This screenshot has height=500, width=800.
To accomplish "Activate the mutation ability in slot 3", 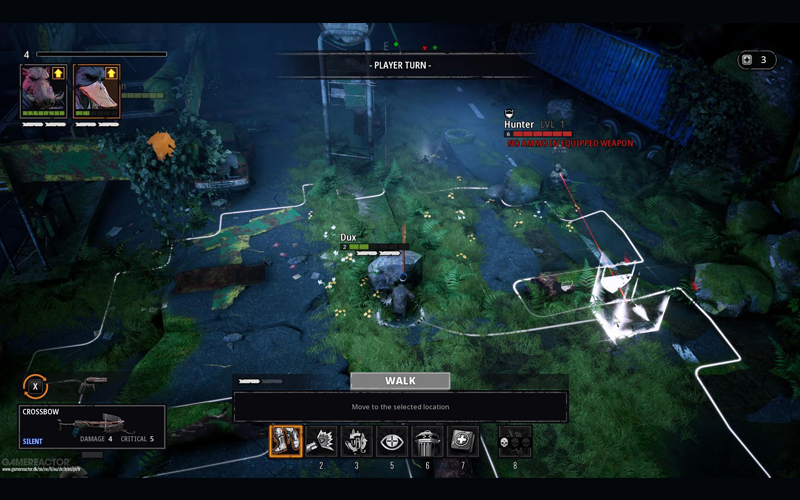I will point(356,441).
